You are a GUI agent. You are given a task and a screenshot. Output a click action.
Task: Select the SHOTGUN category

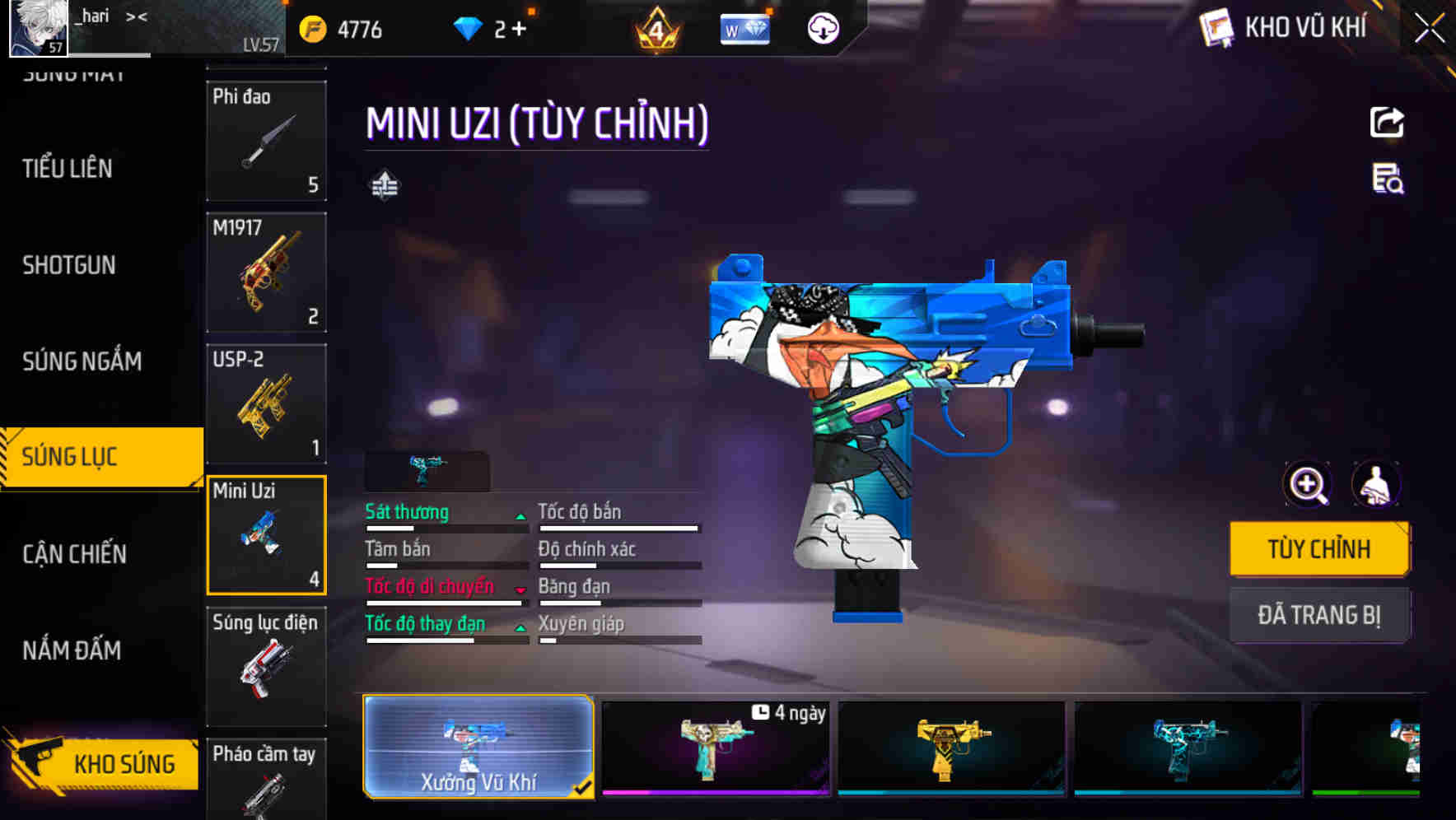click(69, 265)
